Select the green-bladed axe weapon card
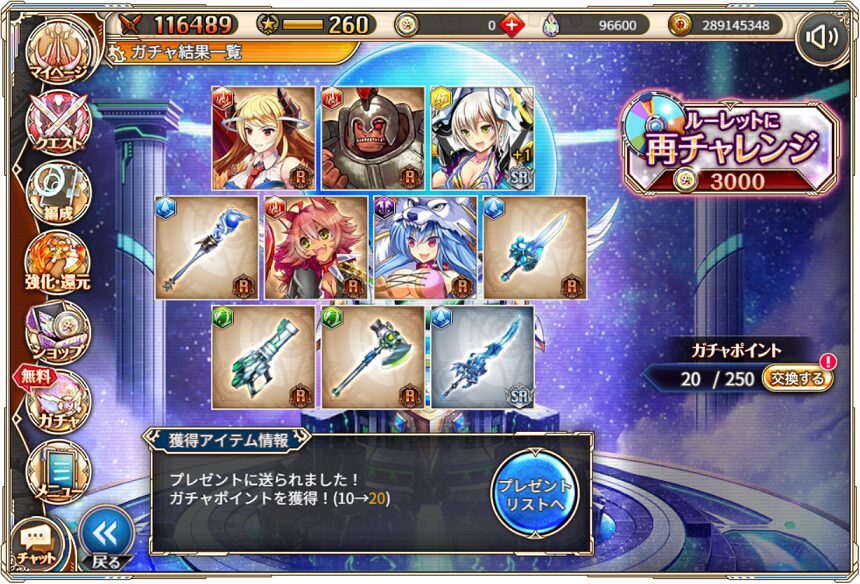The width and height of the screenshot is (860, 584). click(373, 357)
